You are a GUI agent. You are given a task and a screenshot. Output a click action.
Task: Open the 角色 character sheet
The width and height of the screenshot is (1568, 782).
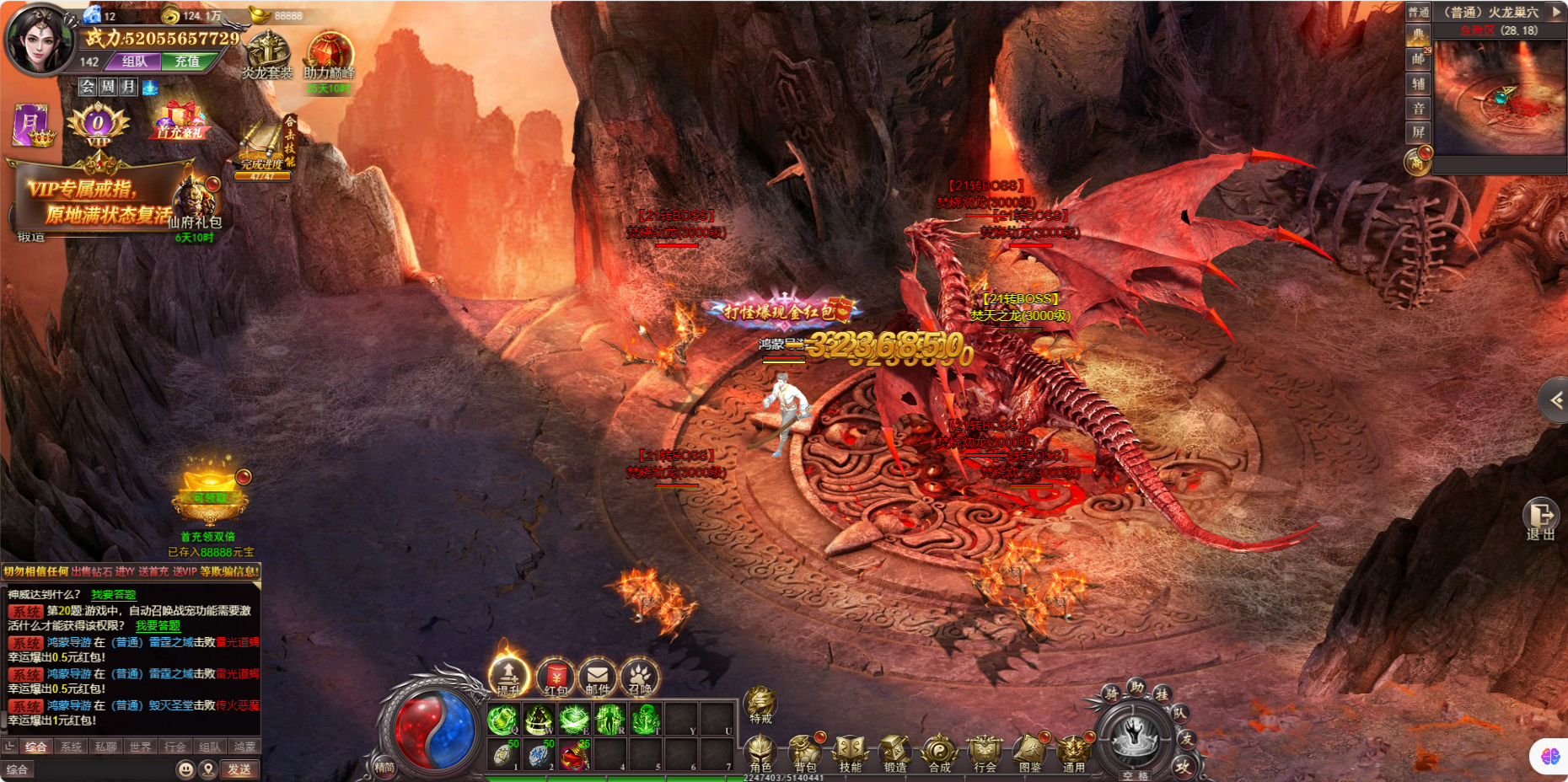click(x=760, y=753)
